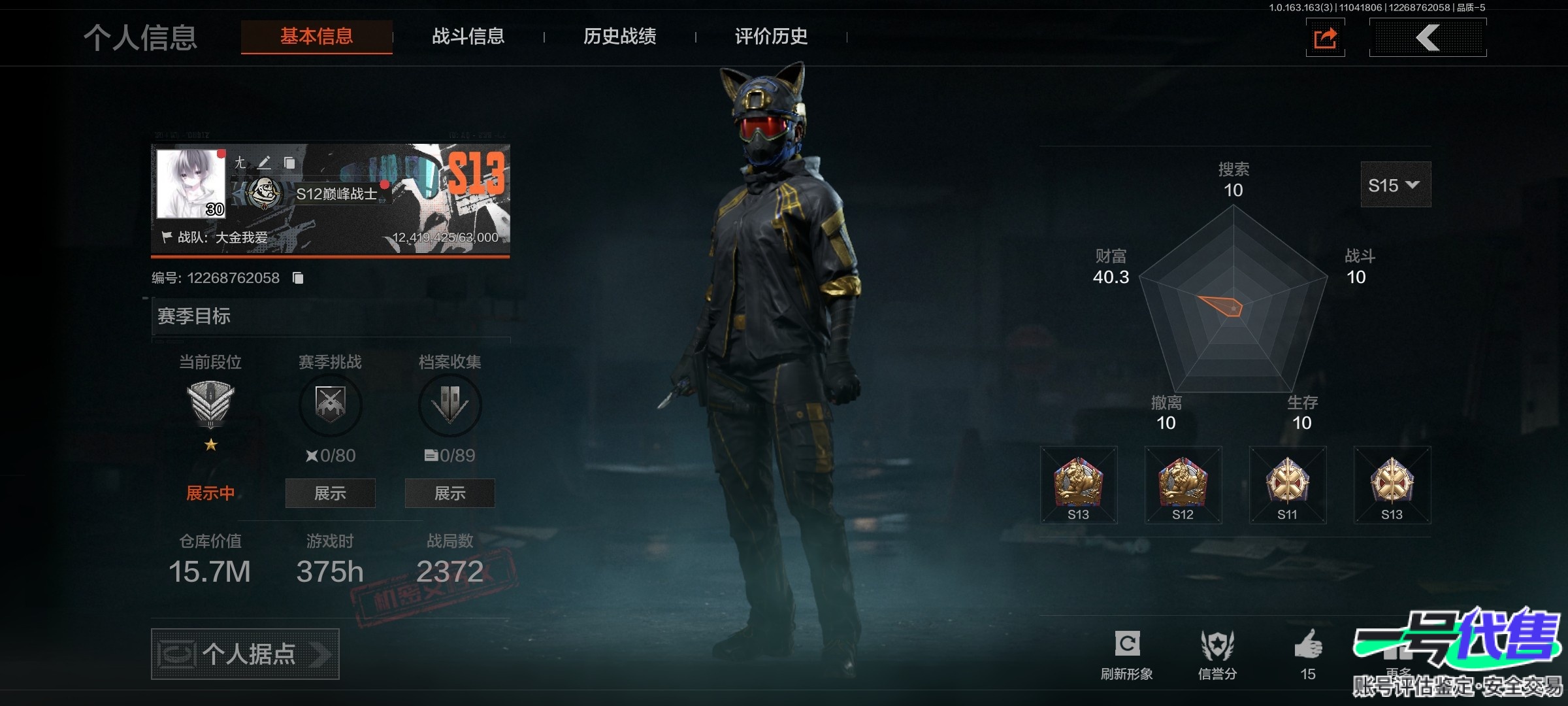Open the 个人据点 personal base
This screenshot has width=1568, height=706.
[245, 654]
